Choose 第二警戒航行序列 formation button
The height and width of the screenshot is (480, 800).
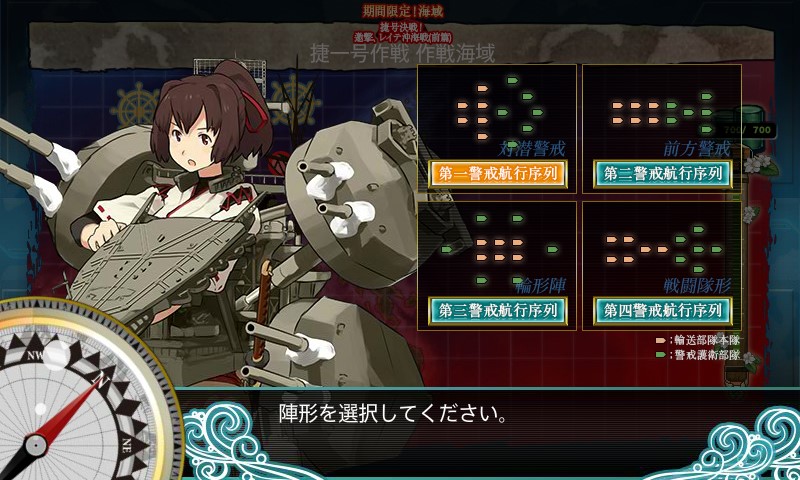(662, 173)
